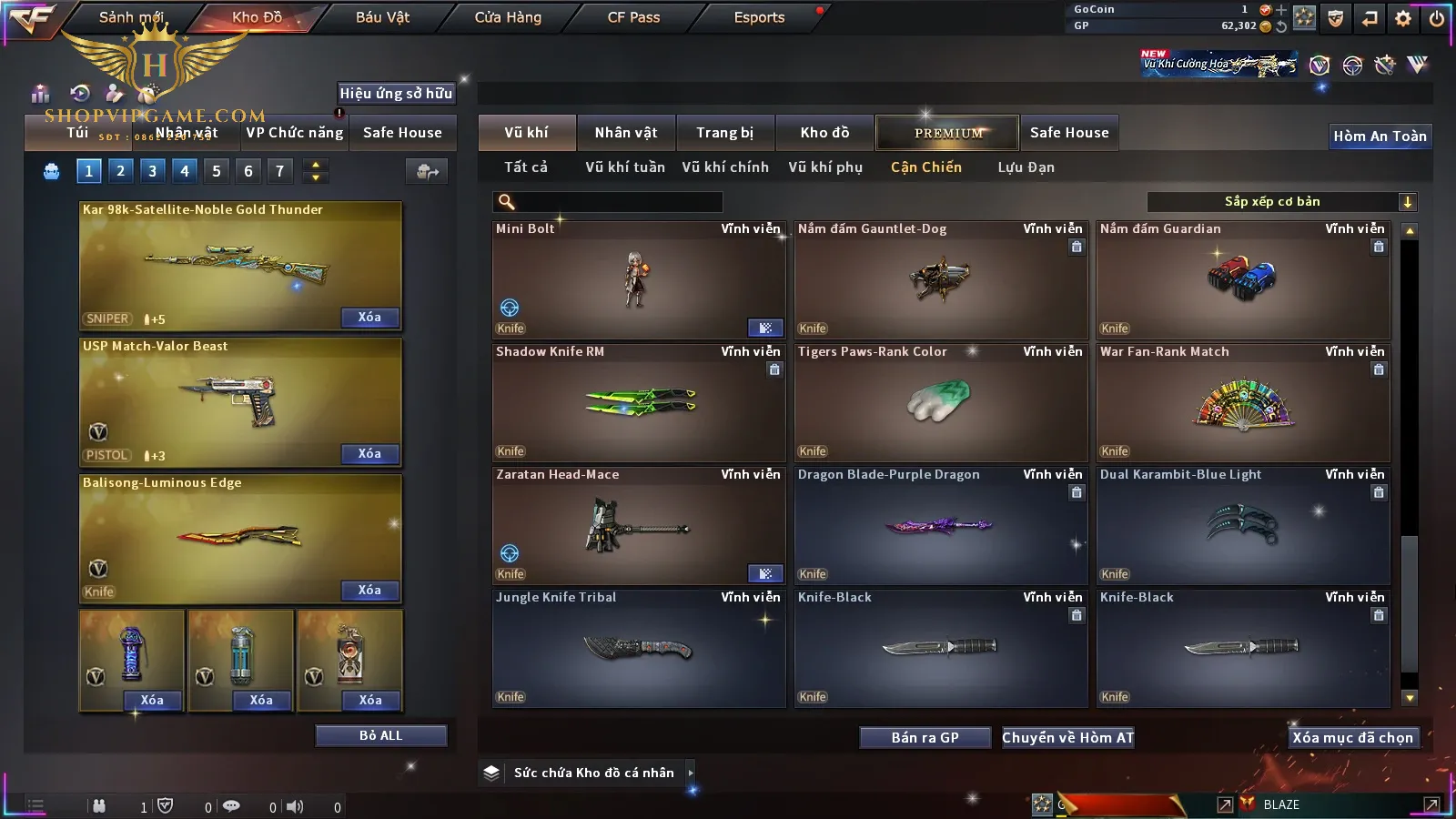Click Chuyển về Hòm AT button
Viewport: 1456px width, 819px height.
[x=1067, y=738]
